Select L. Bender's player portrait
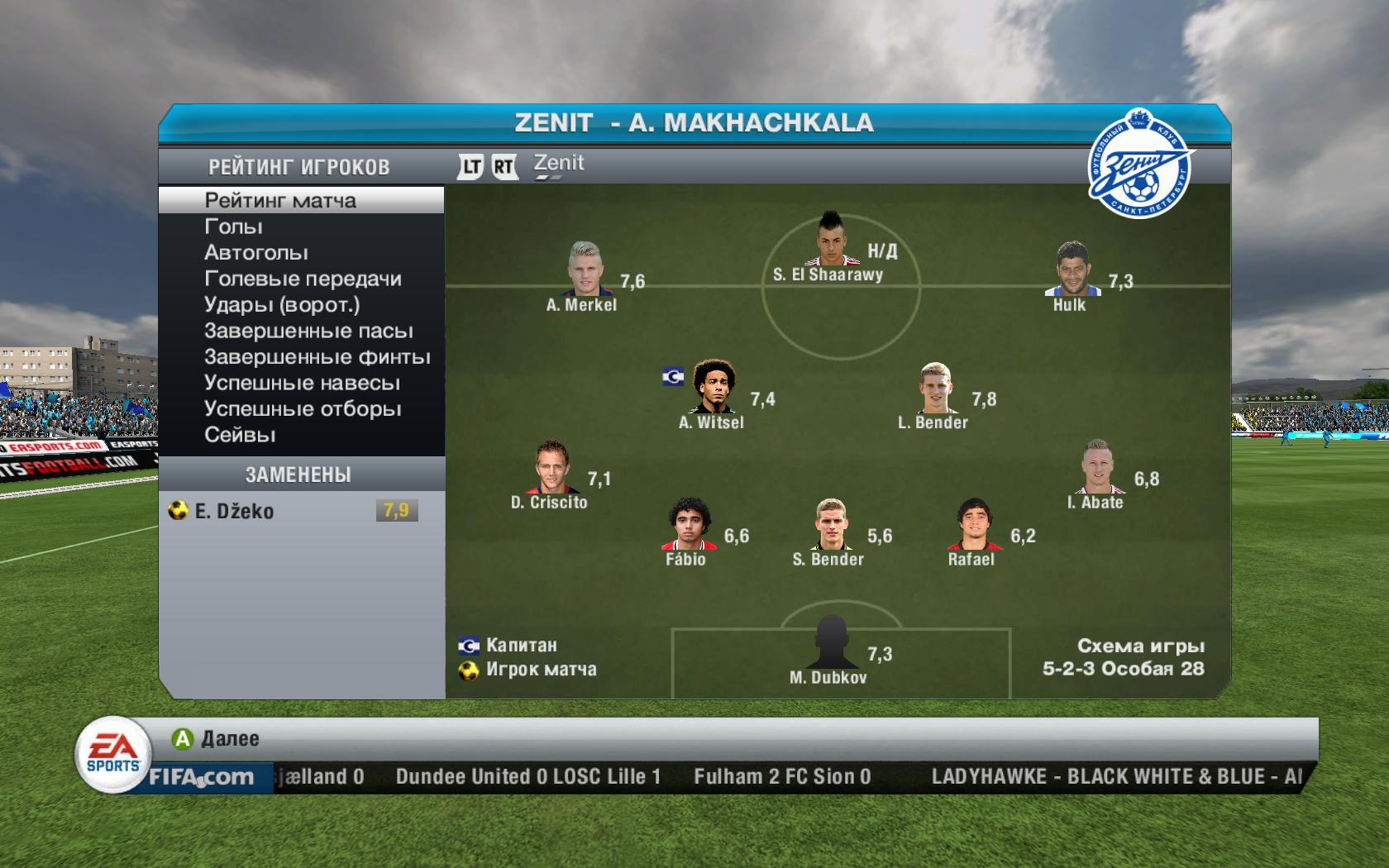Screen dimensions: 1389x868 [x=937, y=388]
